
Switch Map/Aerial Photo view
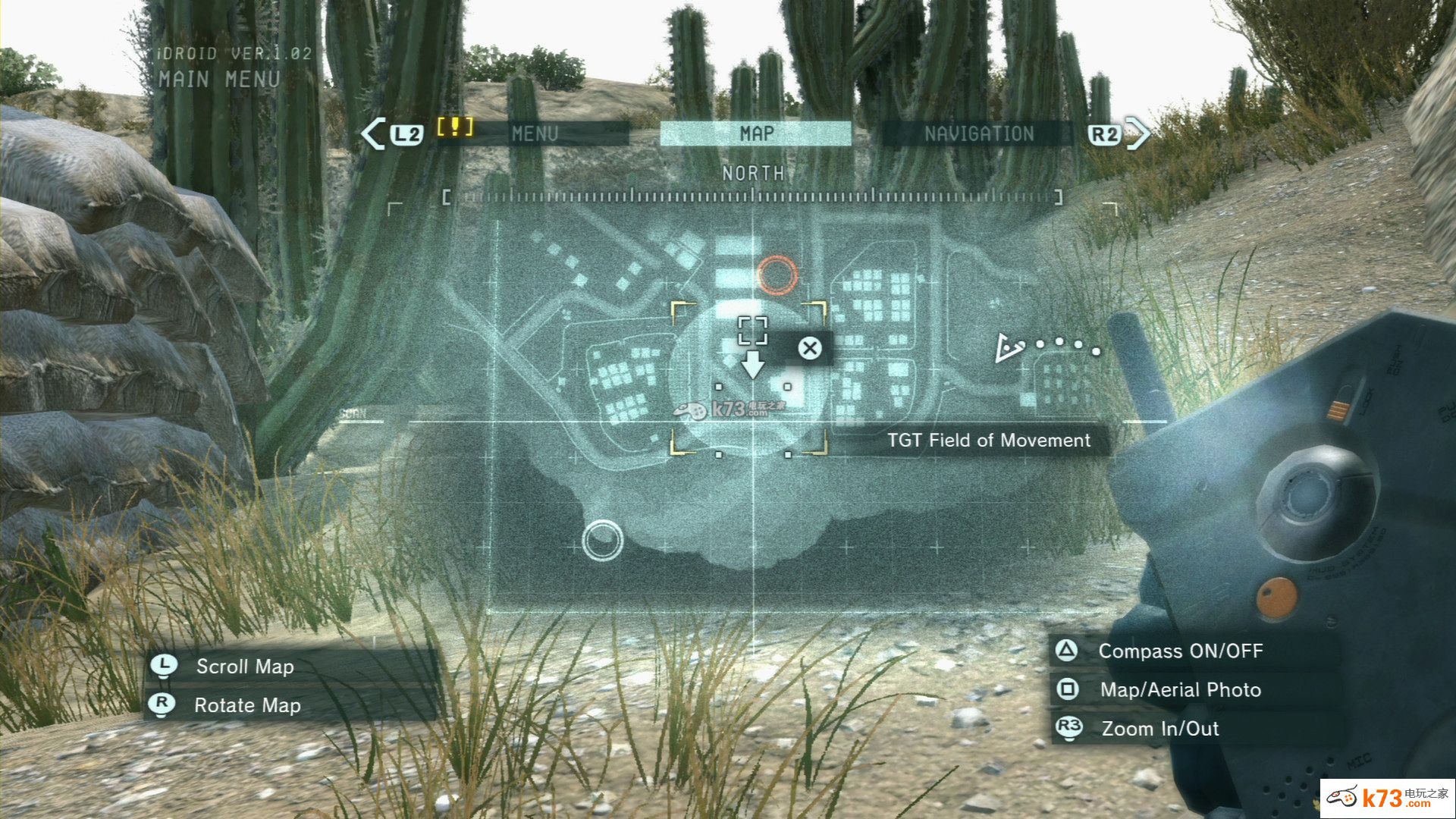pyautogui.click(x=1179, y=690)
